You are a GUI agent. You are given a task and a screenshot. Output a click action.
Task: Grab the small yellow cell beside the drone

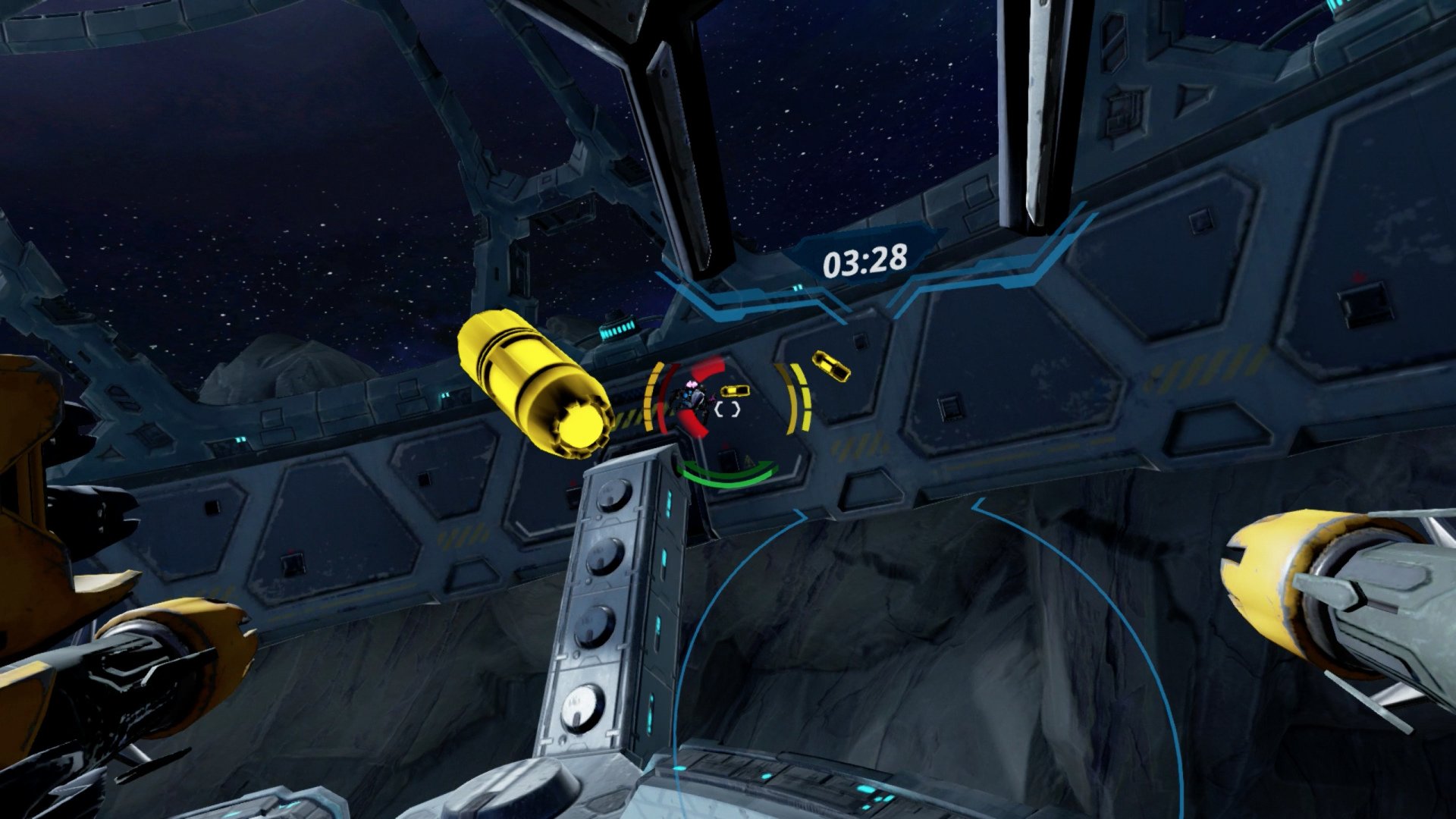pyautogui.click(x=735, y=391)
